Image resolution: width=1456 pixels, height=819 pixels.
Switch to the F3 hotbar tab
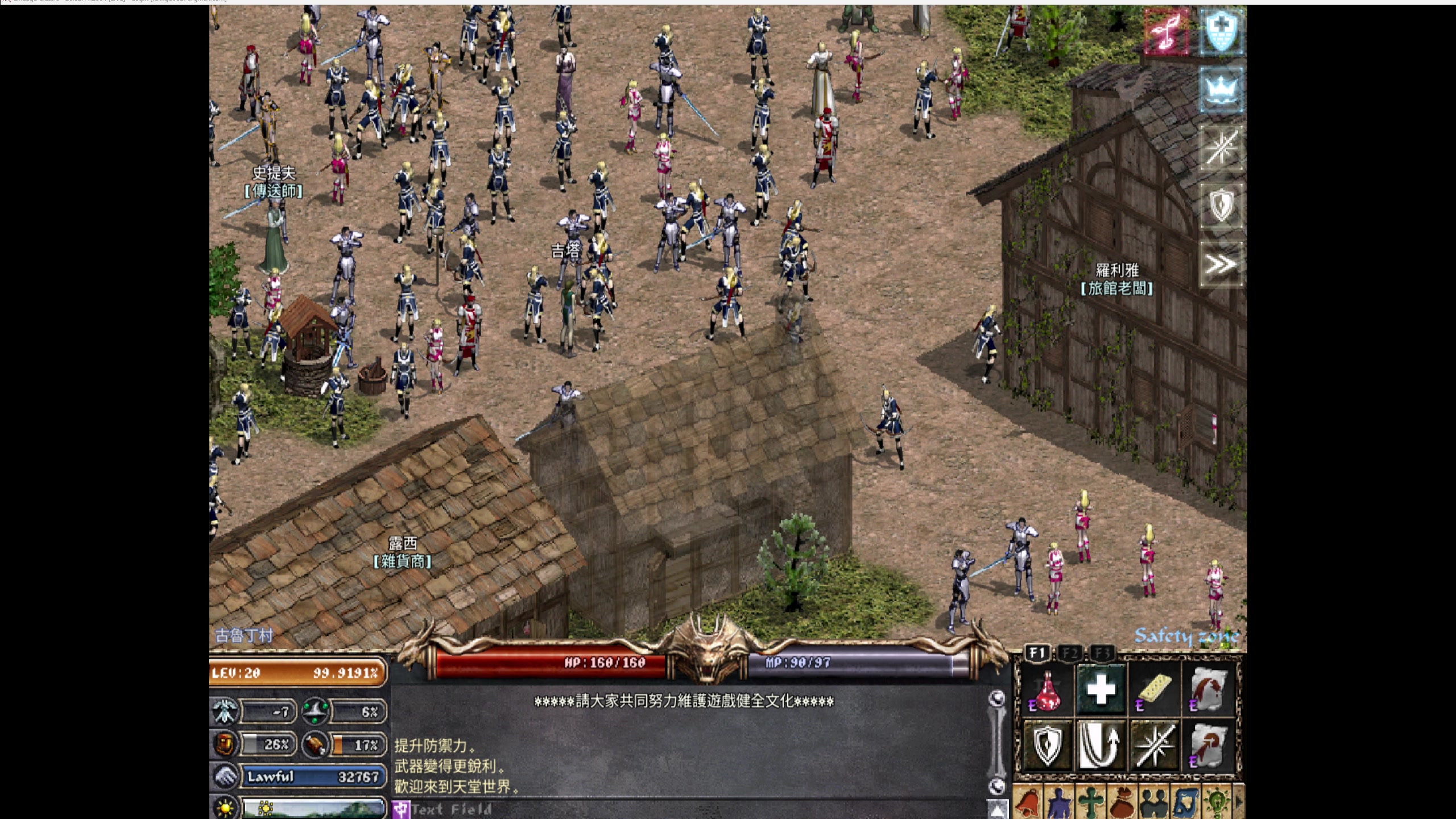1102,653
